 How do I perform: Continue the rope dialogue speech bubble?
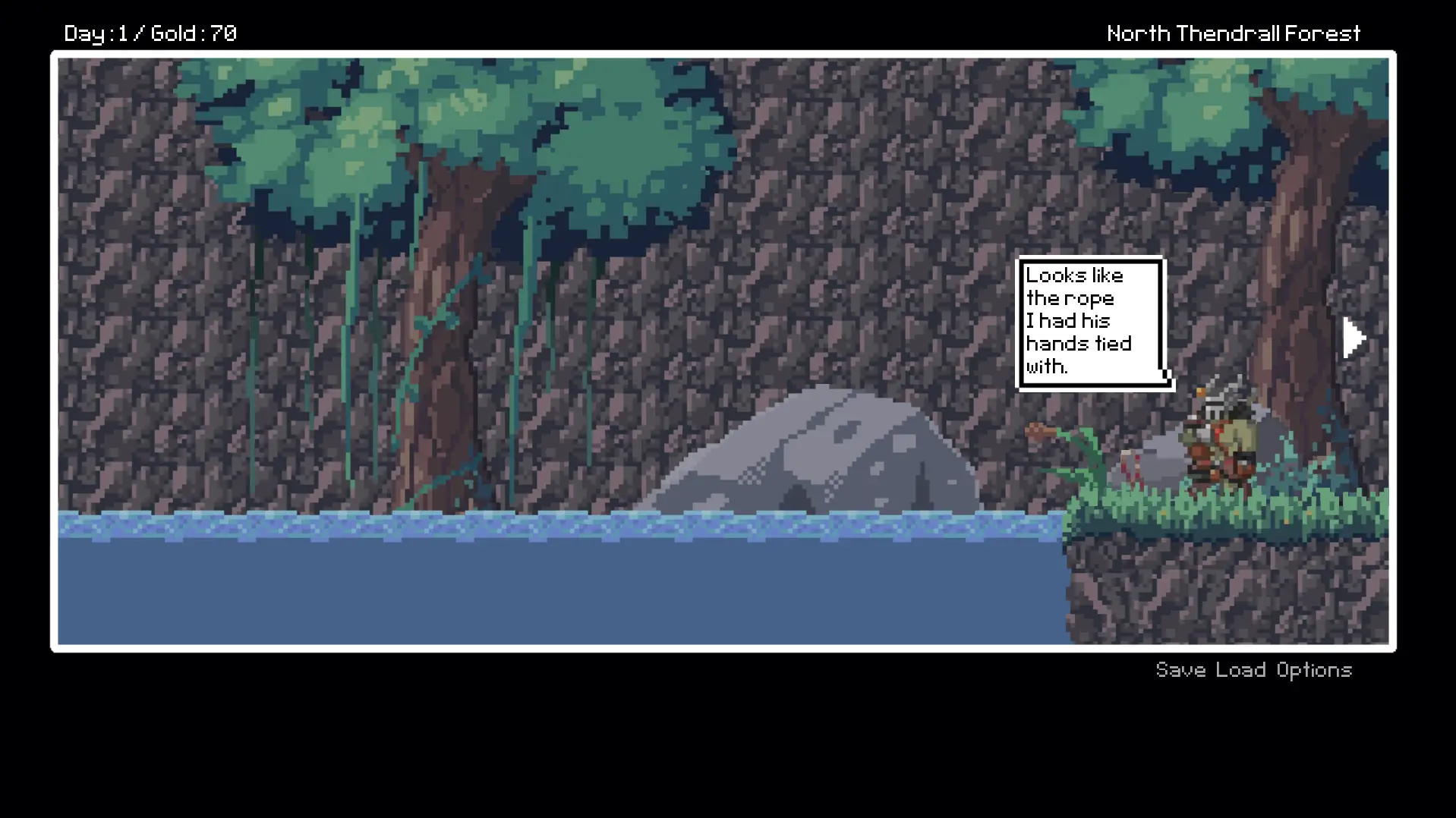click(1089, 322)
